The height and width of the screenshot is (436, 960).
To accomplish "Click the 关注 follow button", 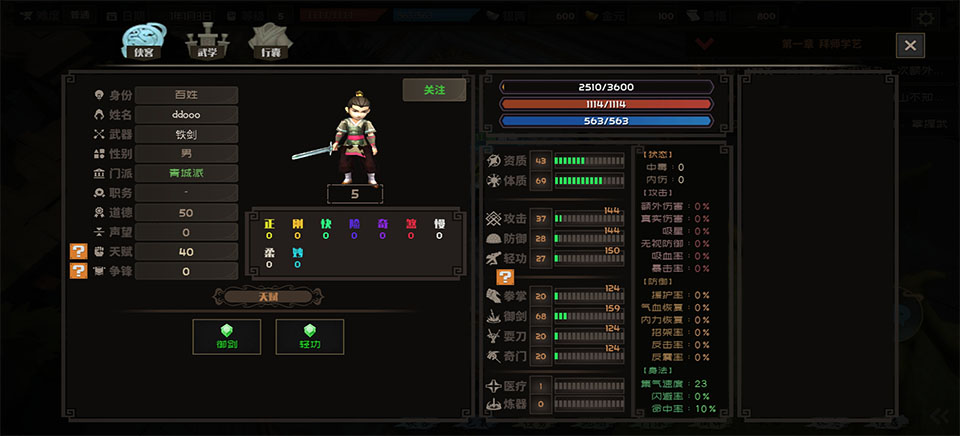I will point(434,90).
